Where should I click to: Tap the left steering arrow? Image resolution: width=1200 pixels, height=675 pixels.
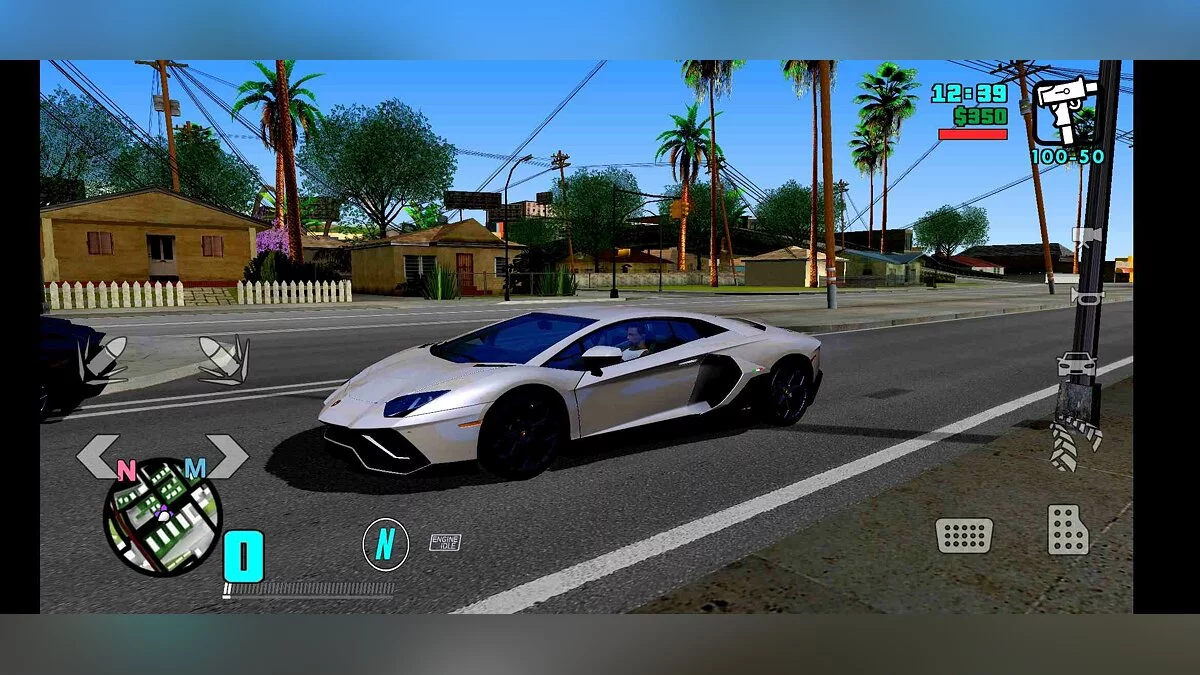coord(97,456)
